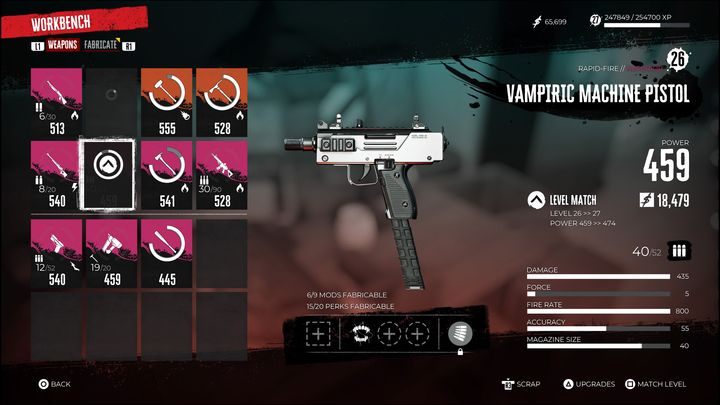Switch to the Fabricate tab
The width and height of the screenshot is (720, 405).
(101, 45)
